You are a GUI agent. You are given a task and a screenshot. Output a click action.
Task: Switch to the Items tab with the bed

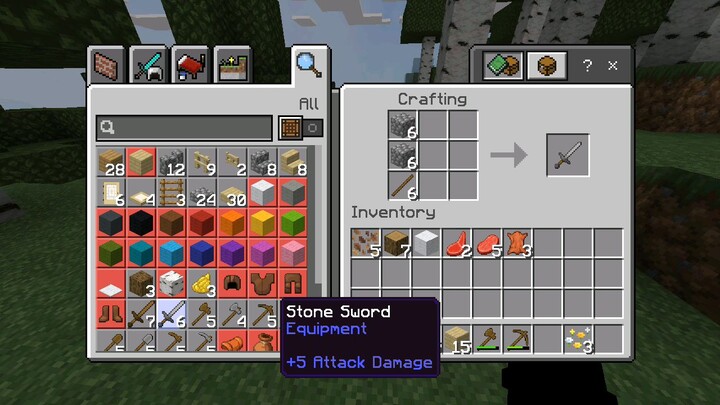coord(190,66)
